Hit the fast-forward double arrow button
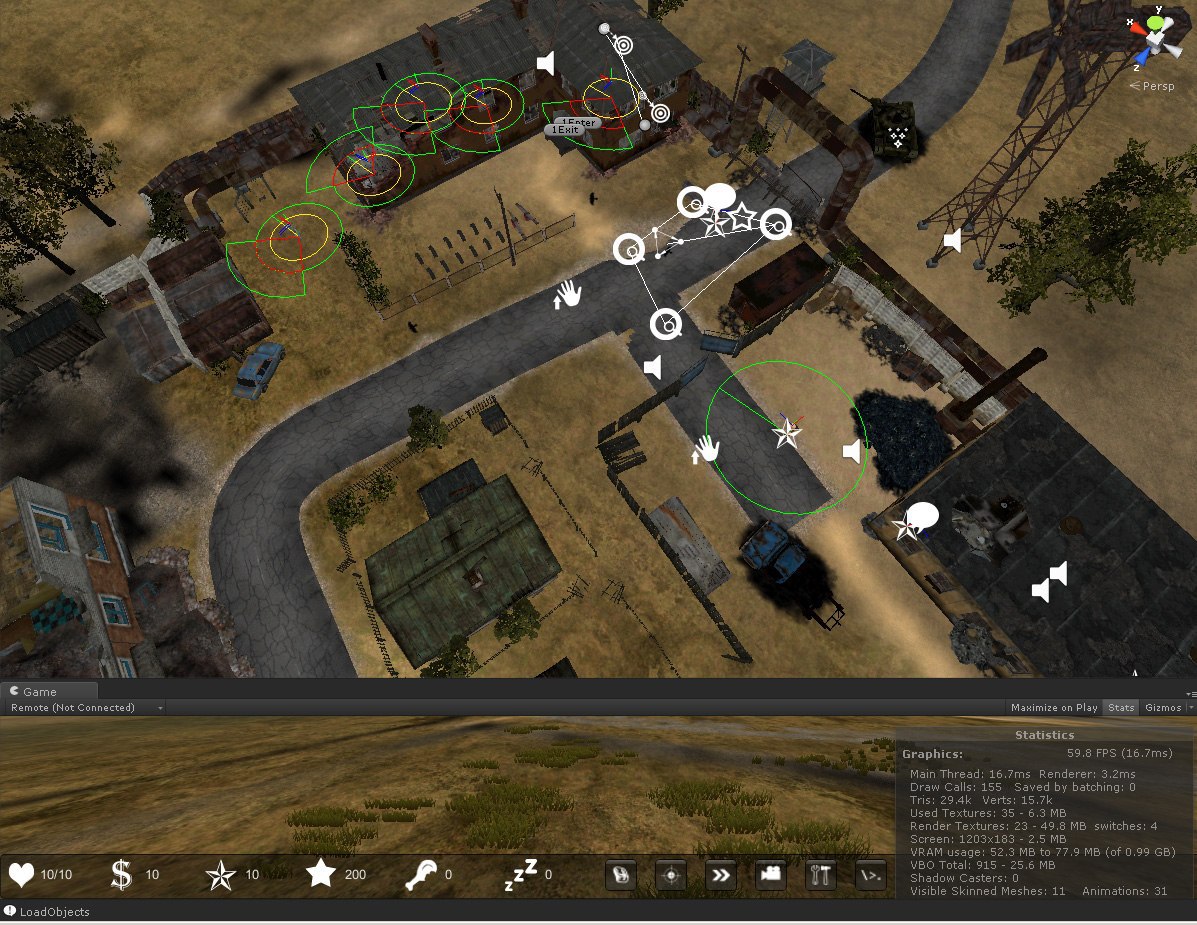Viewport: 1197px width, 925px height. click(x=720, y=875)
